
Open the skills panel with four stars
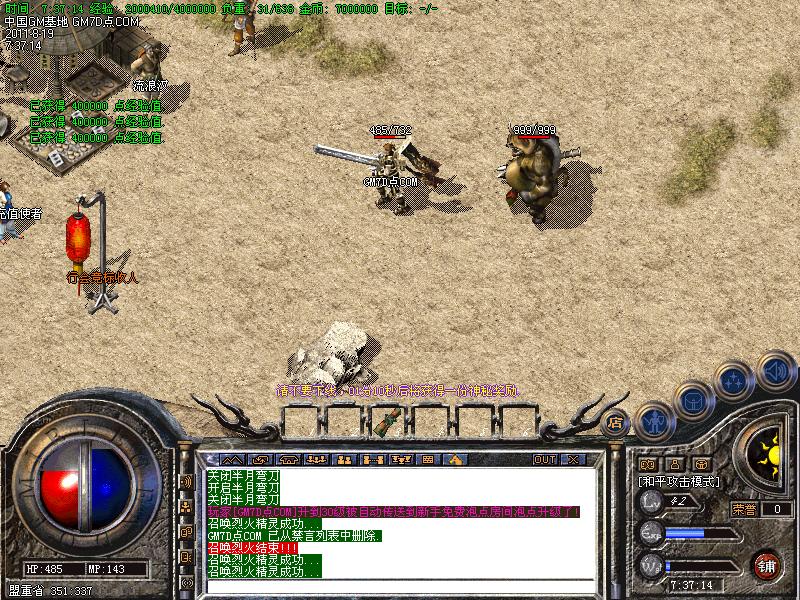click(735, 382)
